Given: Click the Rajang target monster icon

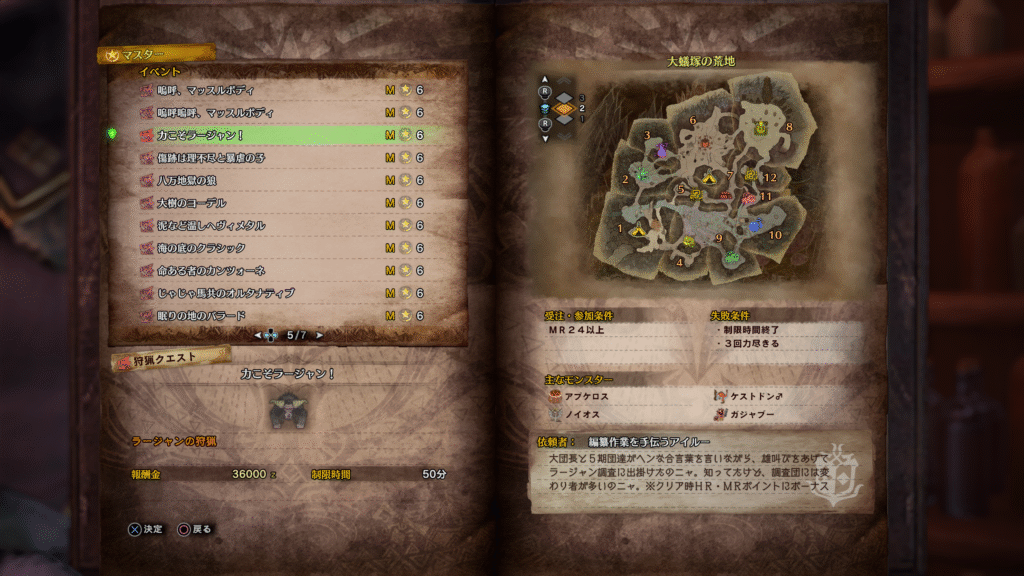Looking at the screenshot, I should [x=290, y=410].
